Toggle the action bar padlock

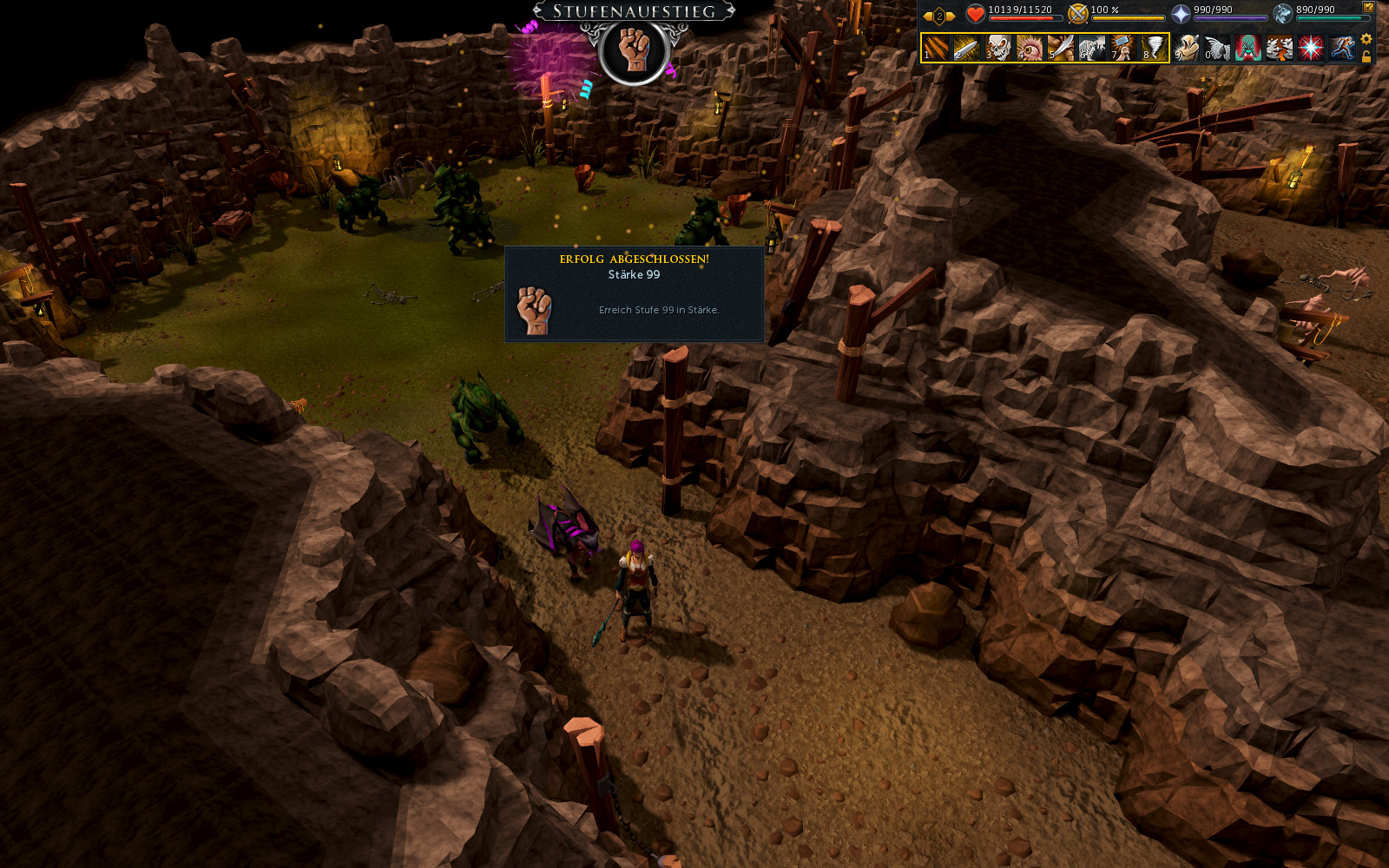coord(1366,57)
